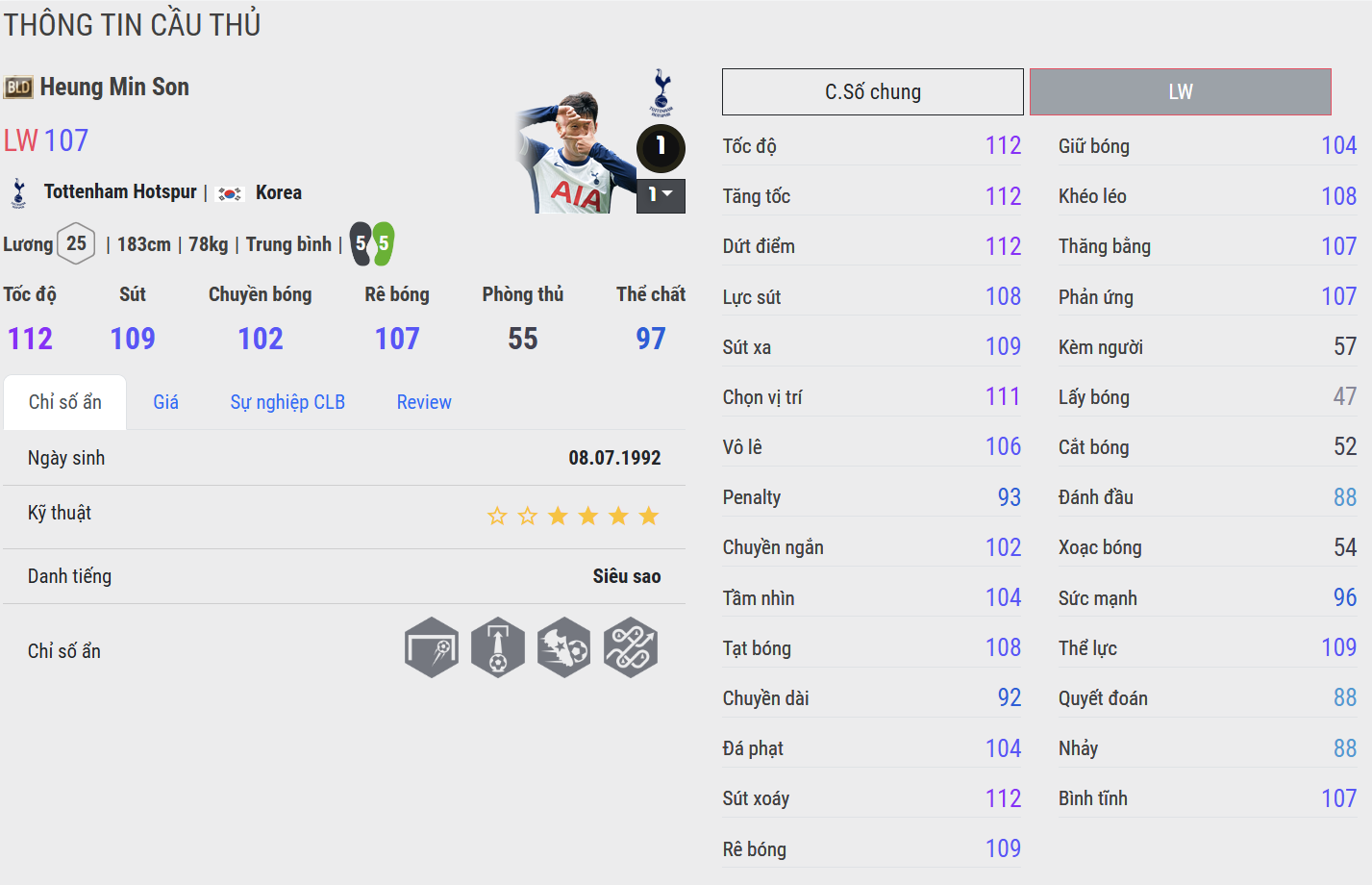
Task: Select the Review tab
Action: (x=424, y=402)
